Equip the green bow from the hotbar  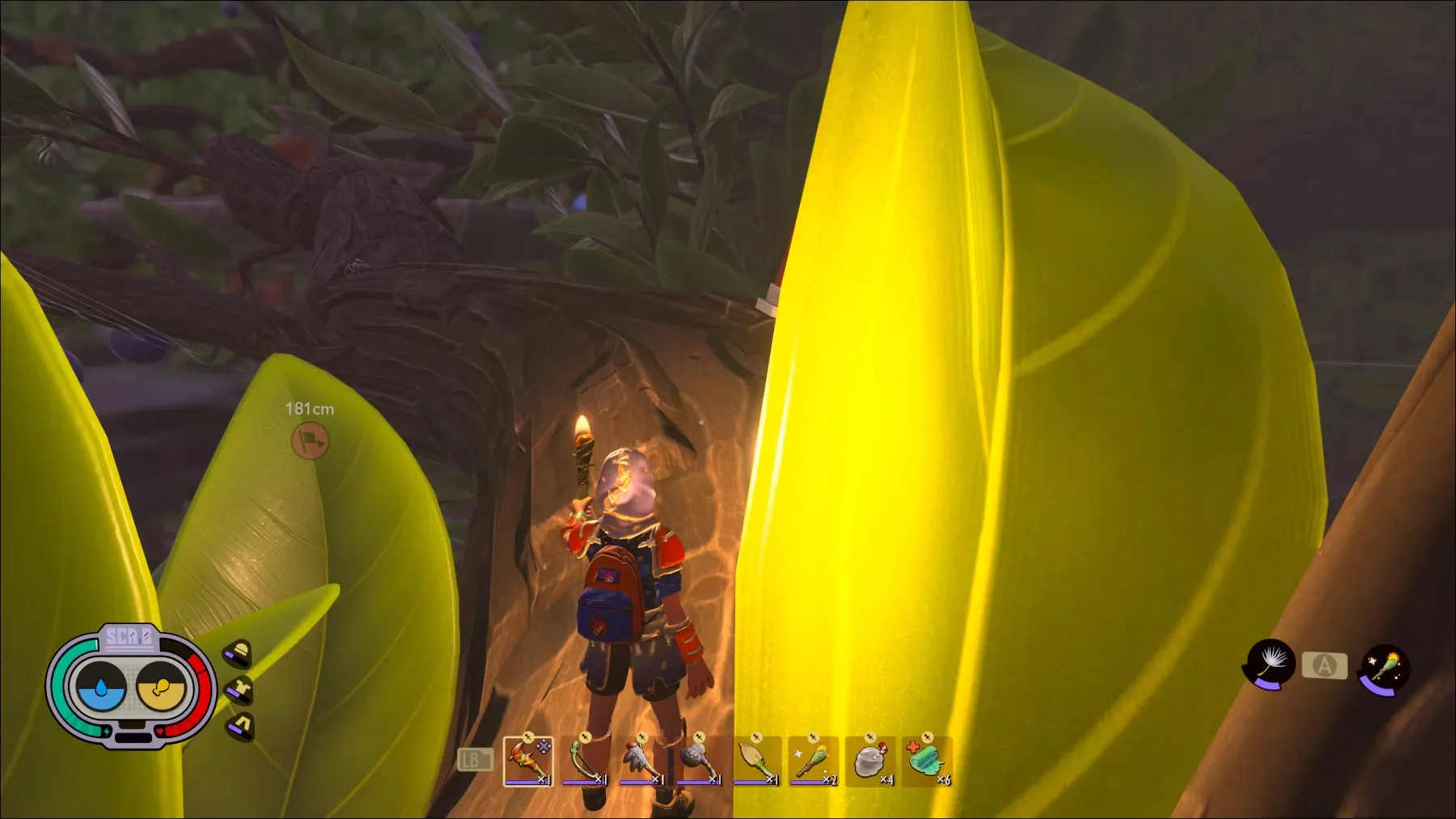pos(585,761)
